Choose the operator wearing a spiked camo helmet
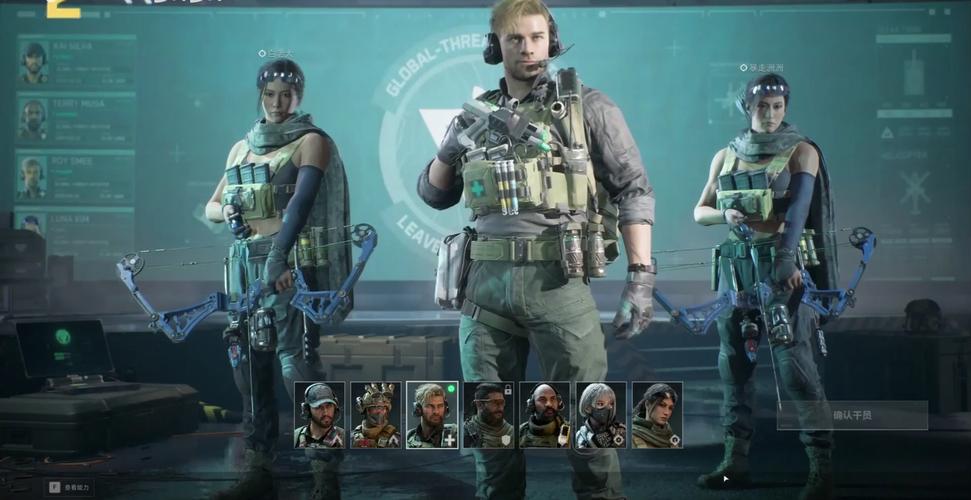971x500 pixels. click(x=375, y=415)
